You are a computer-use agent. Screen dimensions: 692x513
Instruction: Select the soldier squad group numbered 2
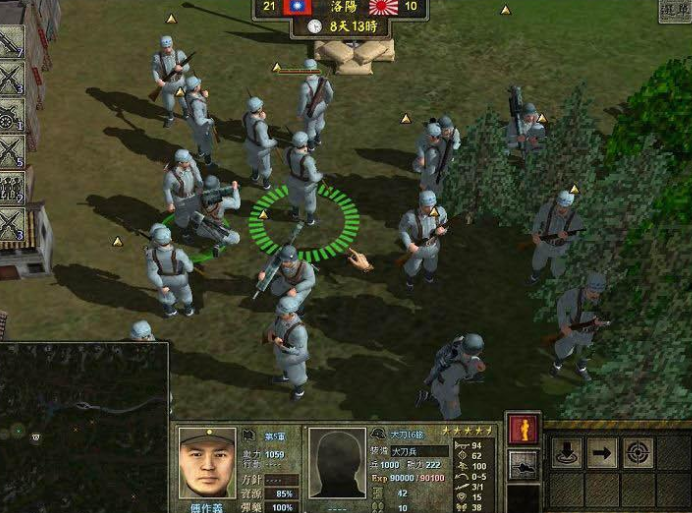(x=12, y=186)
